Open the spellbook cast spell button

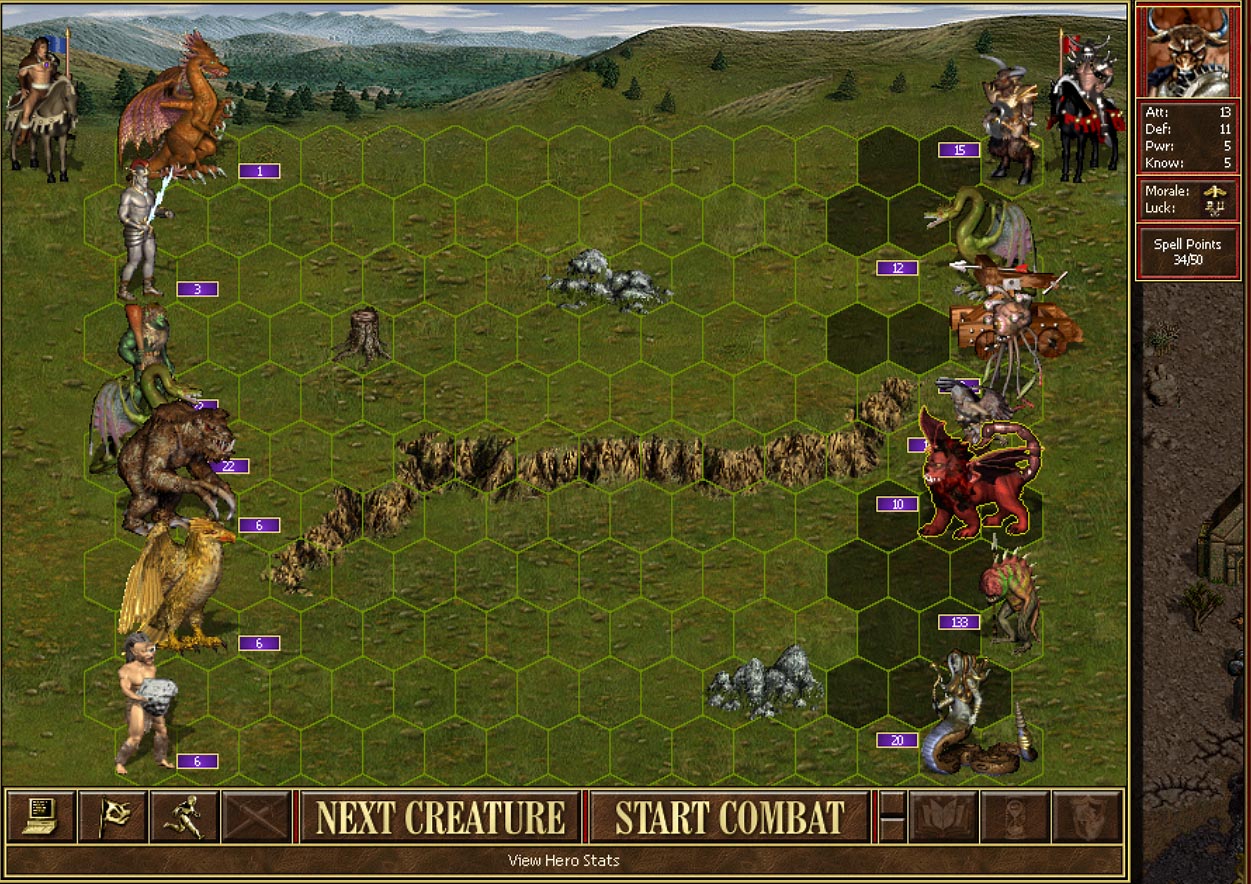coord(943,816)
